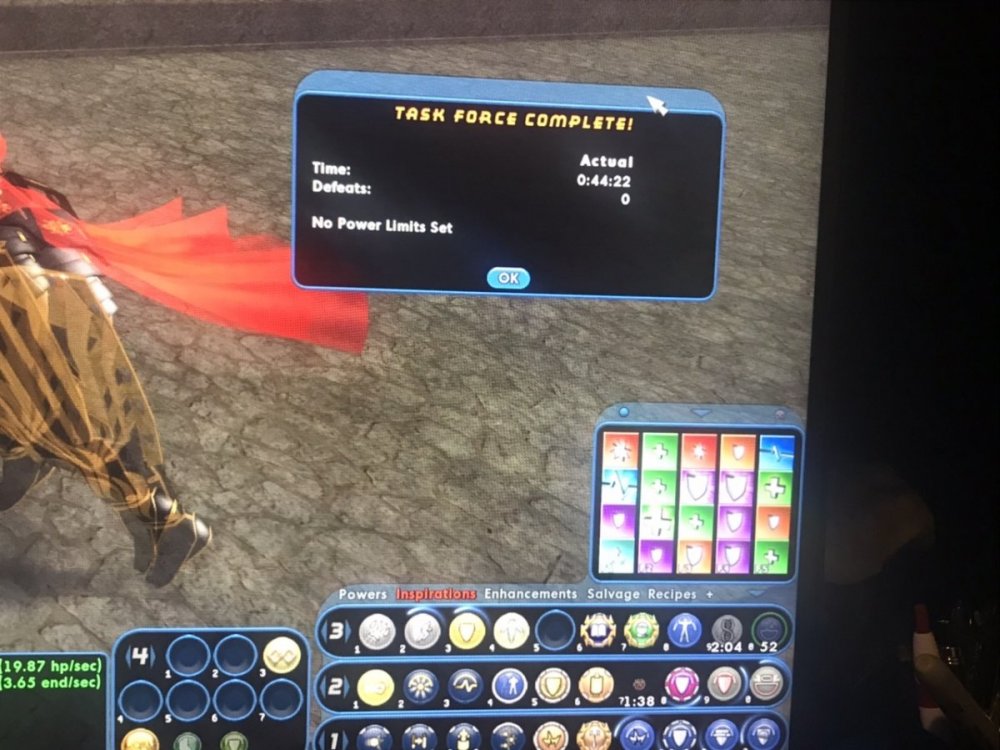Use the green winged power in tray 3
1000x750 pixels.
641,631
